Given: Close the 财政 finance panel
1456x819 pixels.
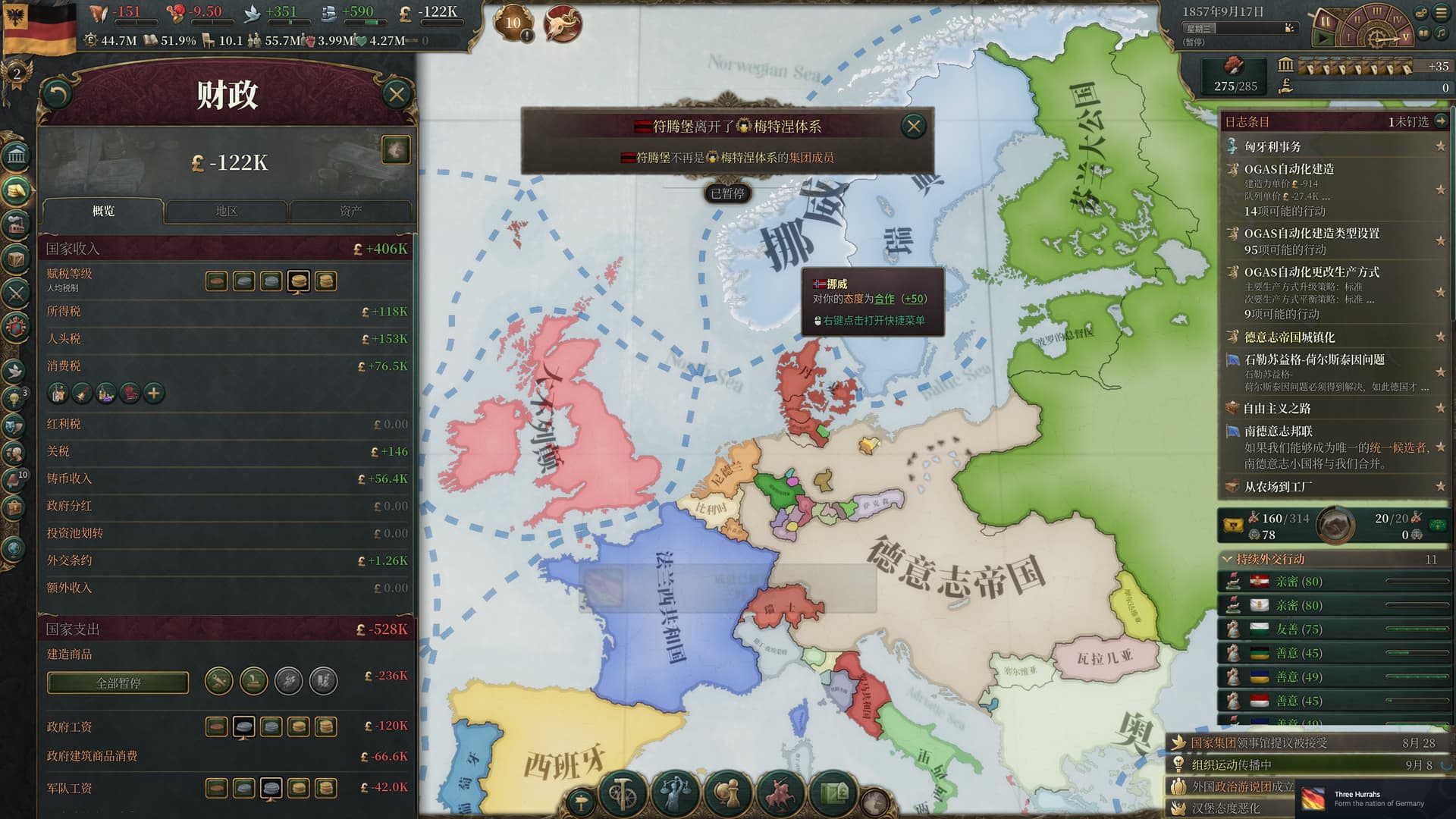Looking at the screenshot, I should click(396, 94).
